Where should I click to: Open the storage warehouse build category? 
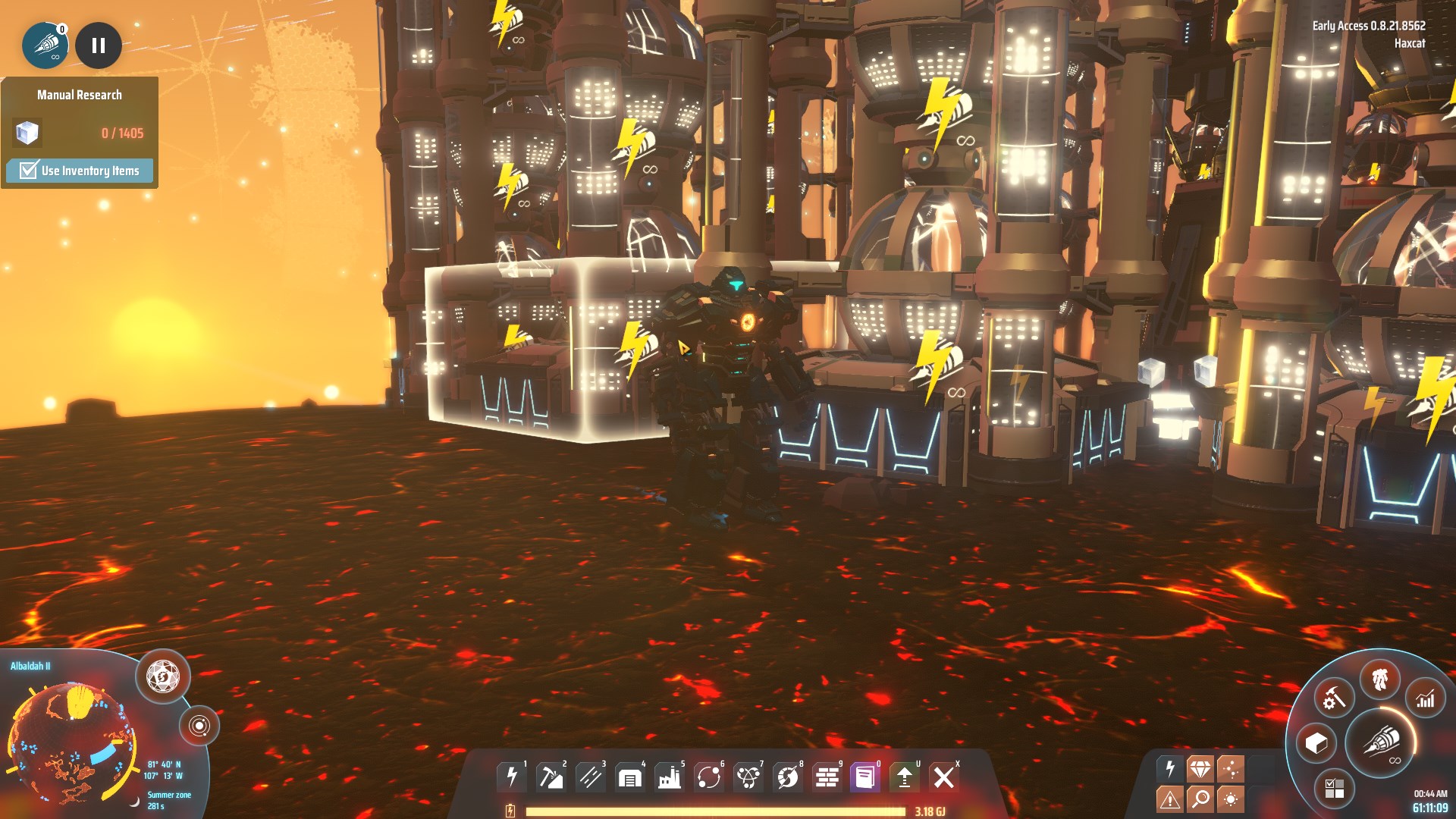630,777
